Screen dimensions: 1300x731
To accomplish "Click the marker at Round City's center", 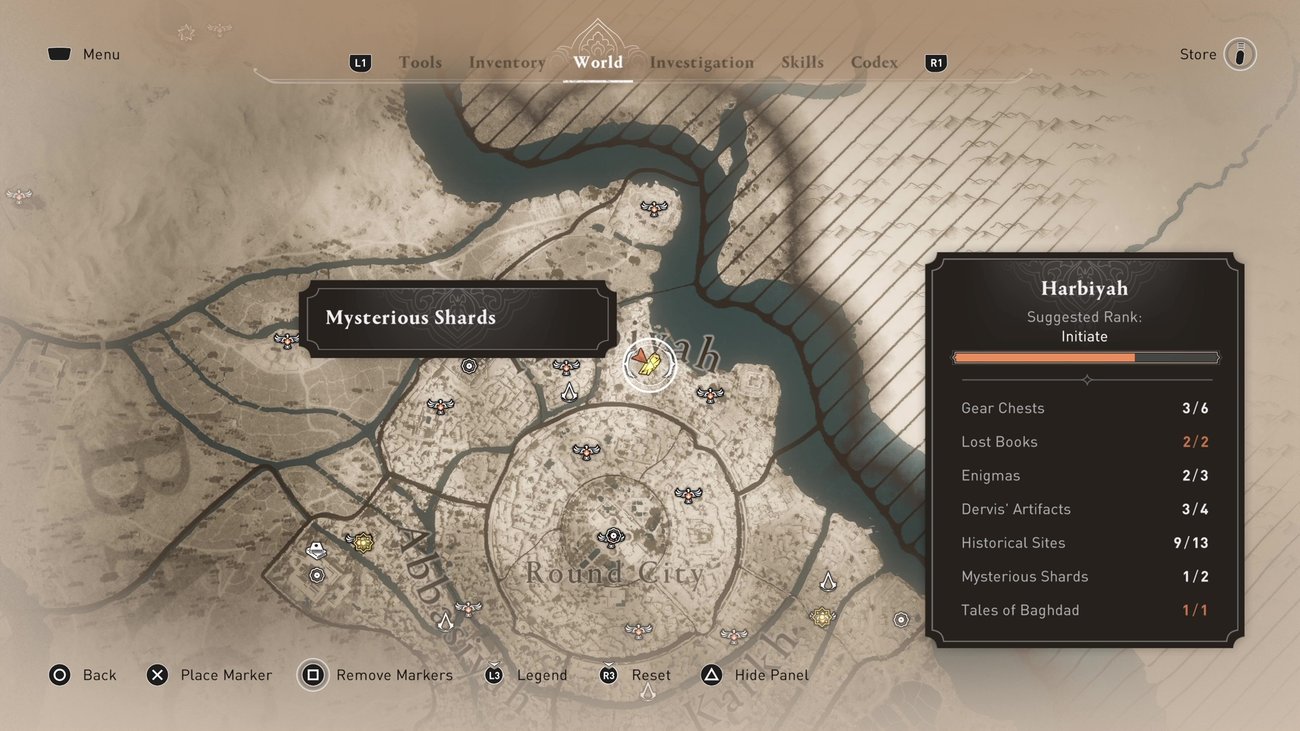I will (611, 538).
